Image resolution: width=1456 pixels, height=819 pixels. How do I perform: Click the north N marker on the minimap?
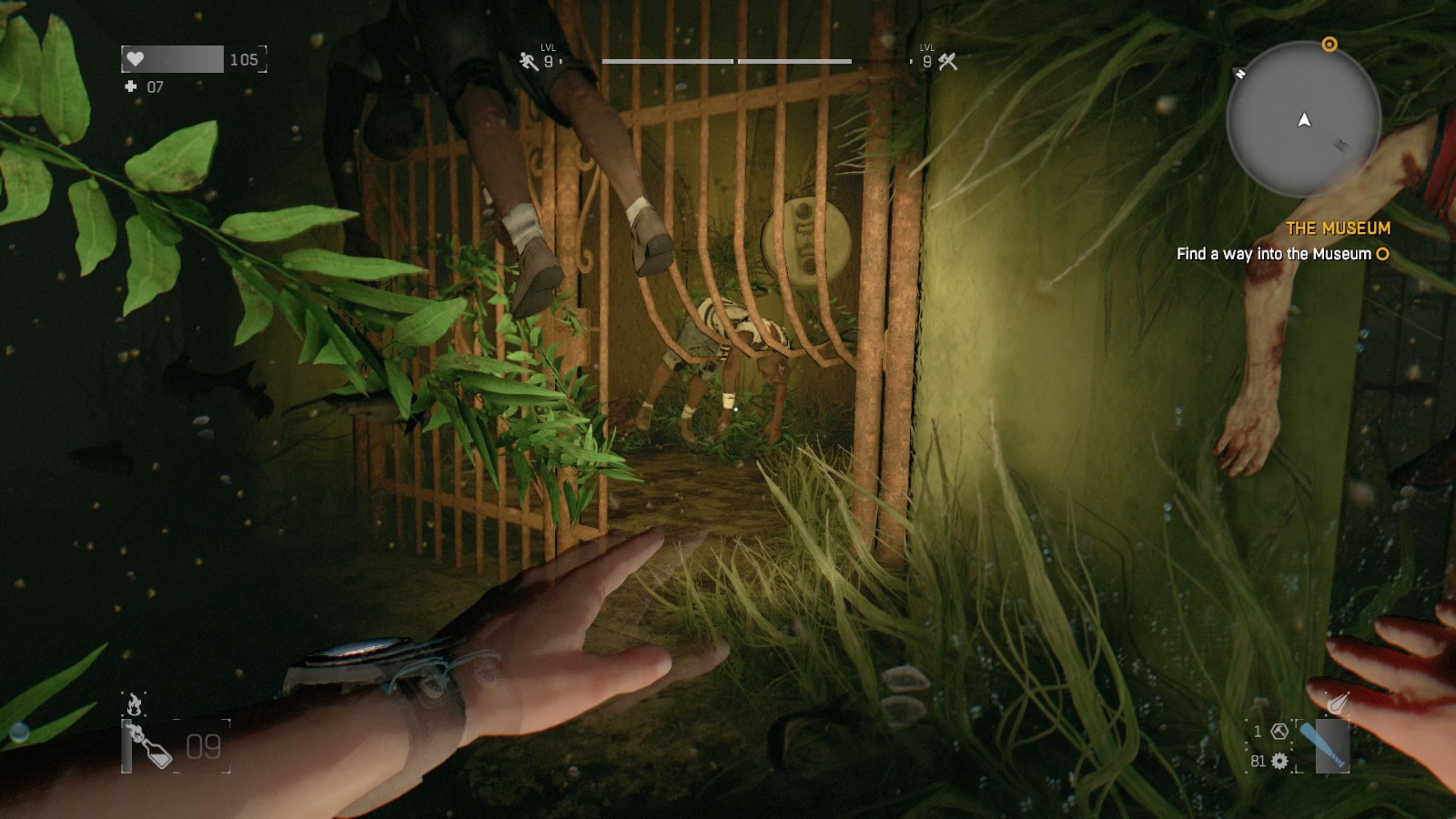coord(1240,73)
